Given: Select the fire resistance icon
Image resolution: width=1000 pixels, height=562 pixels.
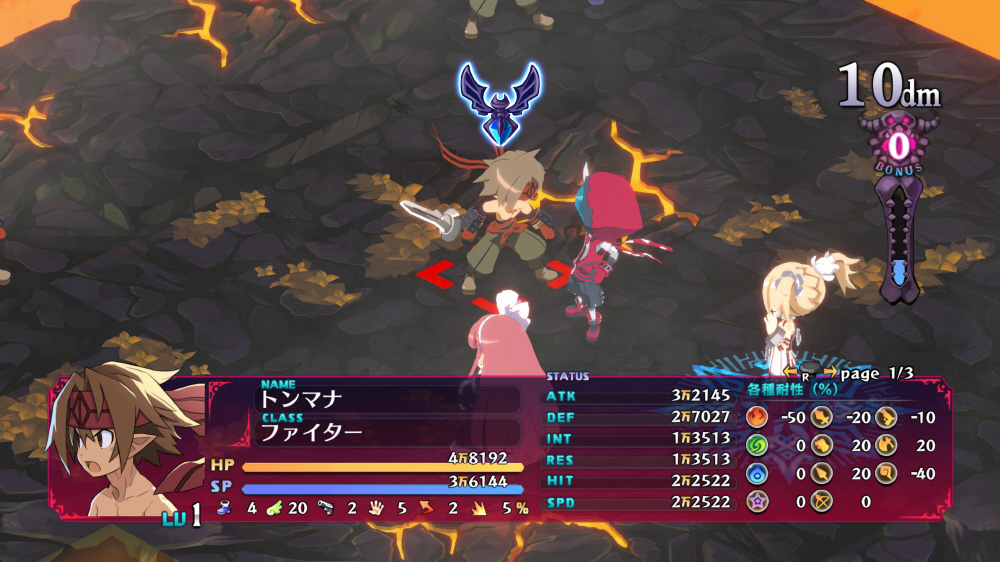Looking at the screenshot, I should tap(756, 417).
